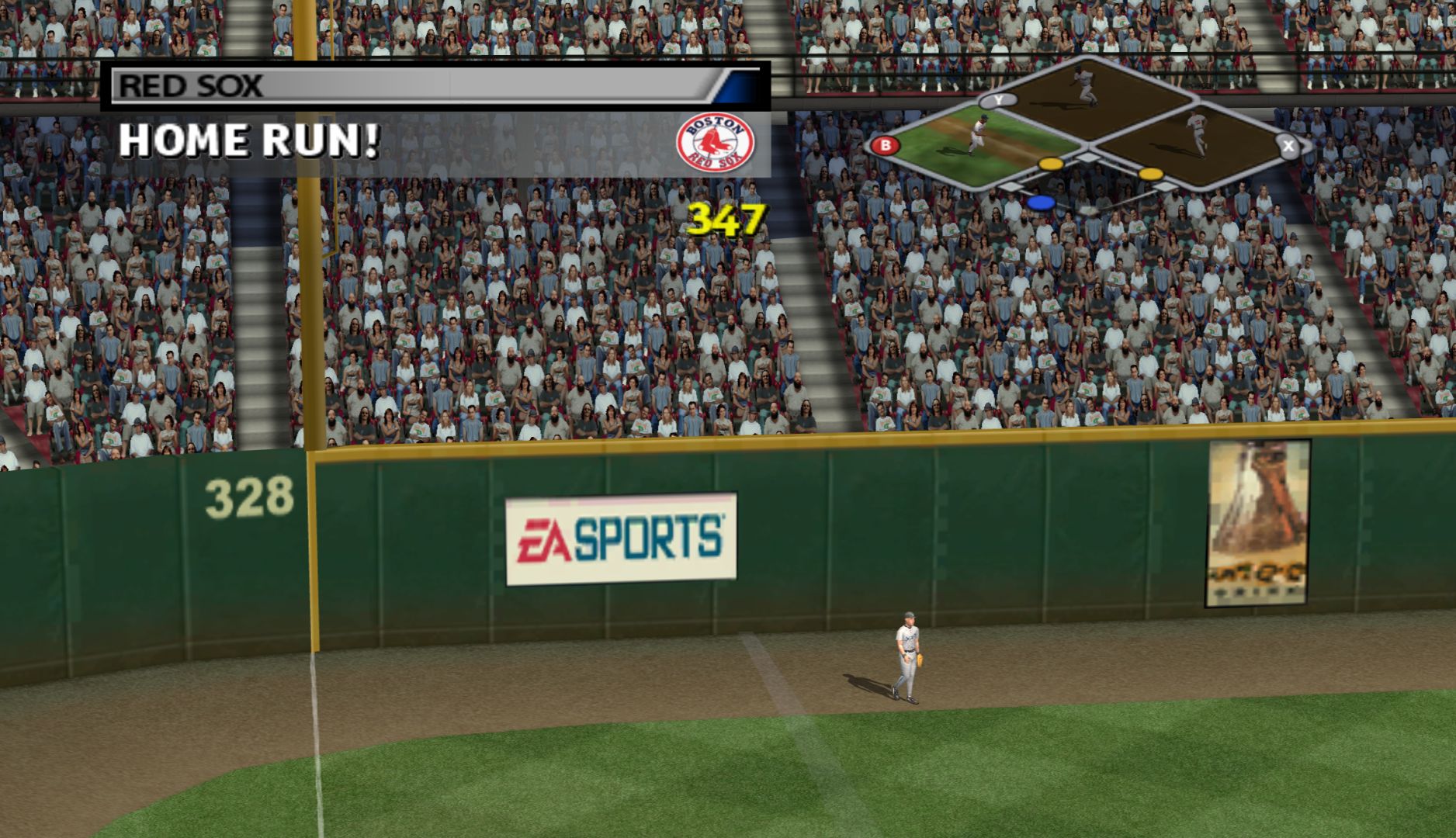Click the Boston Red Sox logo
Image resolution: width=1456 pixels, height=838 pixels.
tap(715, 143)
